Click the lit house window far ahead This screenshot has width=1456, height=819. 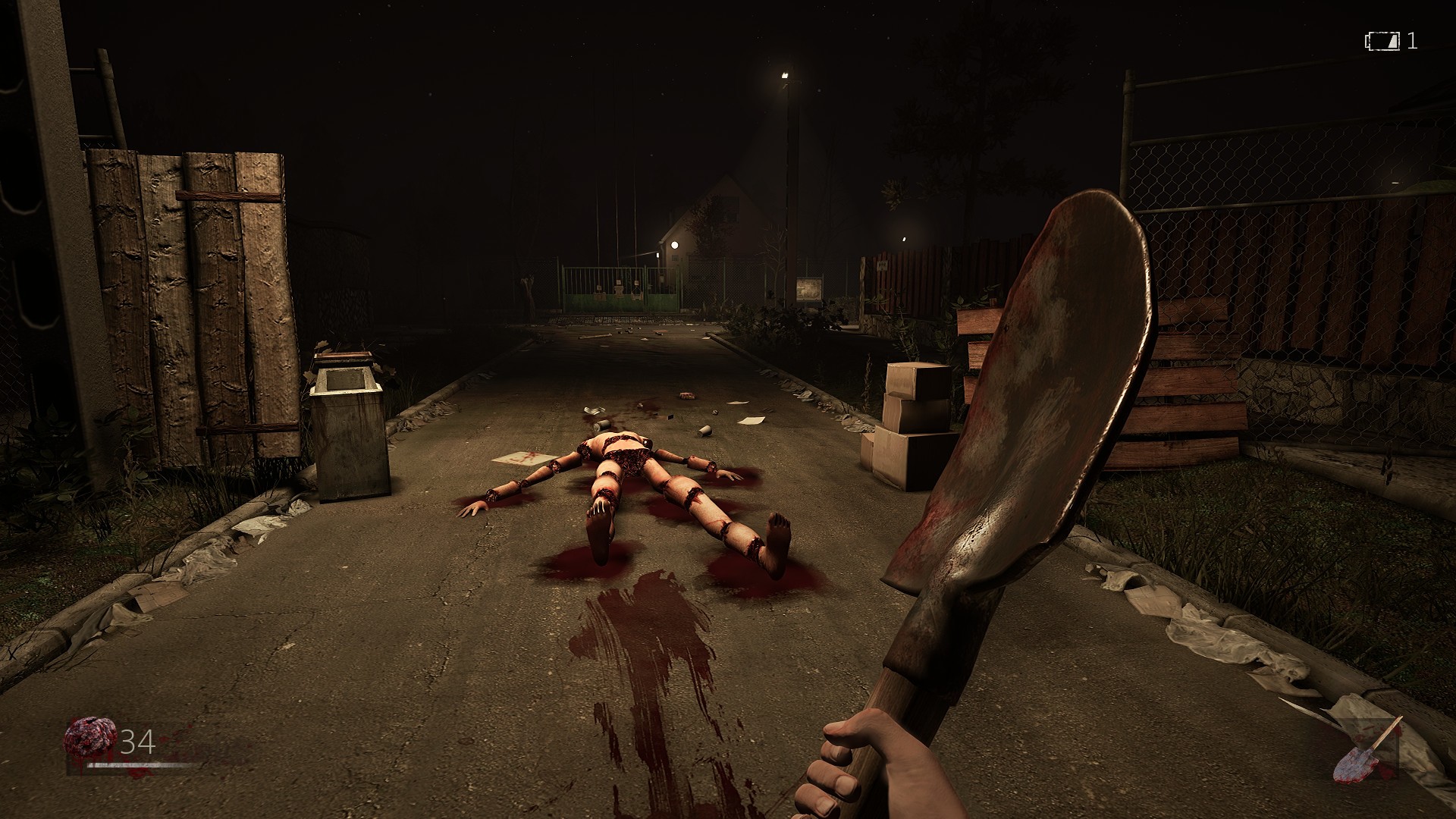point(673,245)
